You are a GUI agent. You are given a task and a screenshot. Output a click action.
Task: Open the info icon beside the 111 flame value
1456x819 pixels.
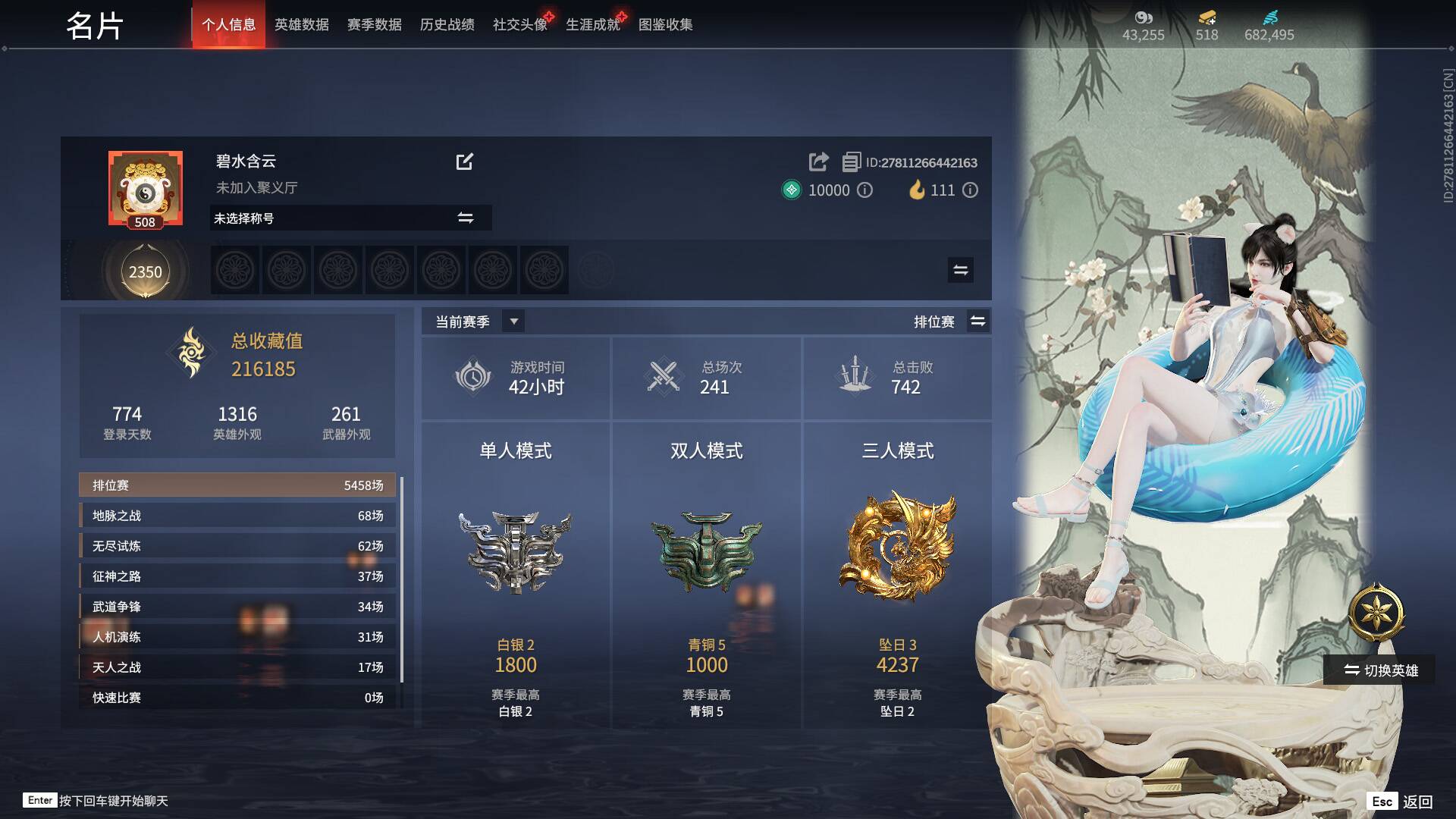tap(970, 190)
